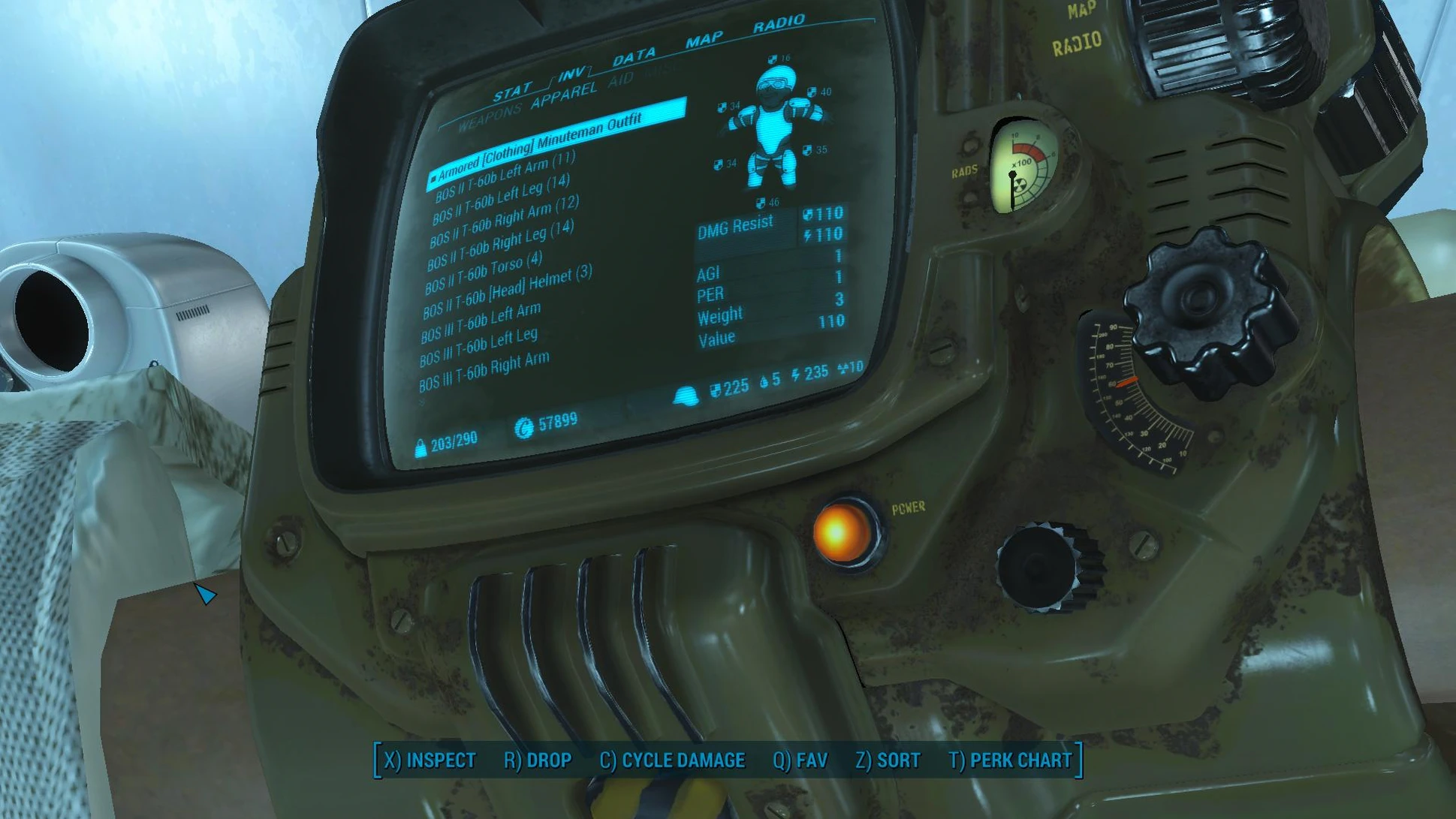This screenshot has height=819, width=1456.
Task: Switch to the AID inventory category
Action: coord(620,80)
